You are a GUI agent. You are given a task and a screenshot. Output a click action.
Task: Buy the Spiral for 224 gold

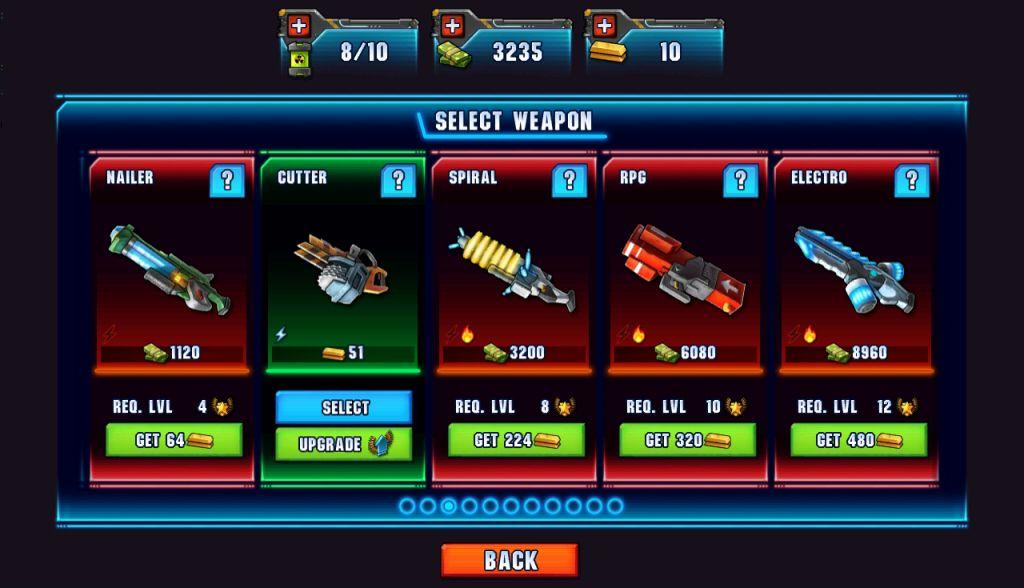pos(516,440)
